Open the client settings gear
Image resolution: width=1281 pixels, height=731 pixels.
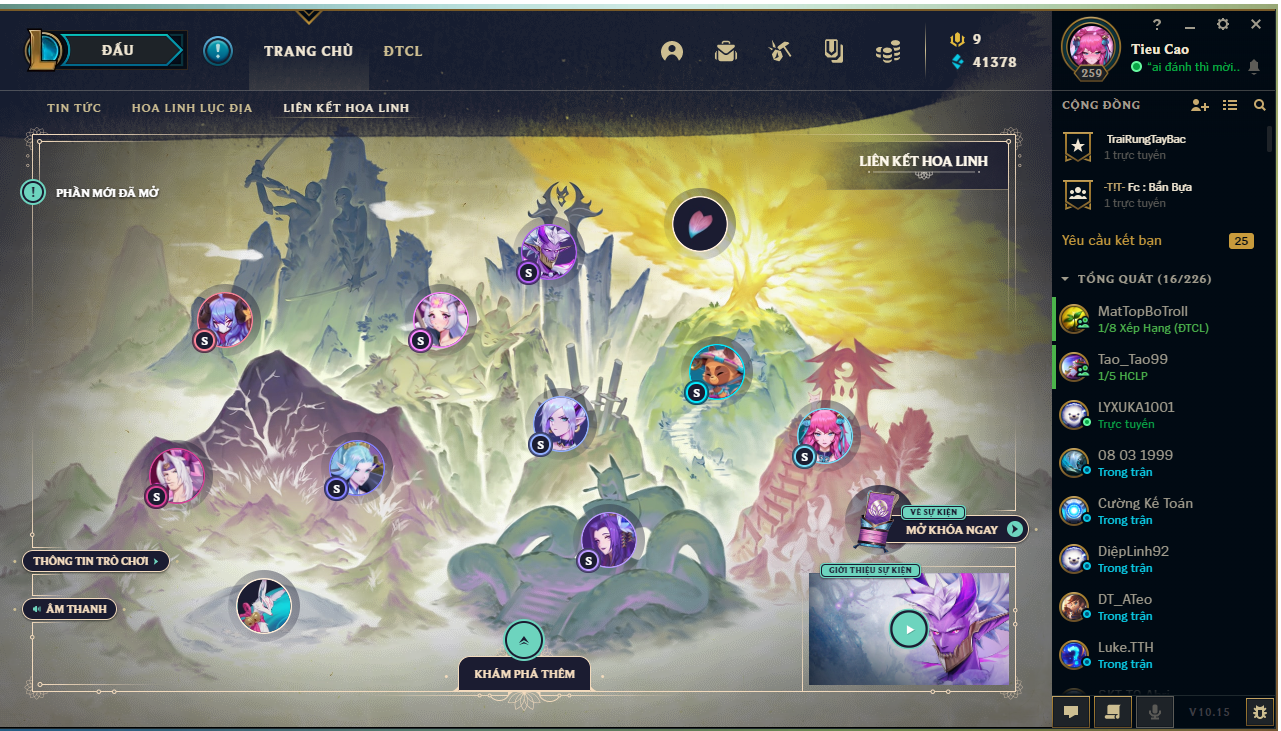pyautogui.click(x=1222, y=24)
